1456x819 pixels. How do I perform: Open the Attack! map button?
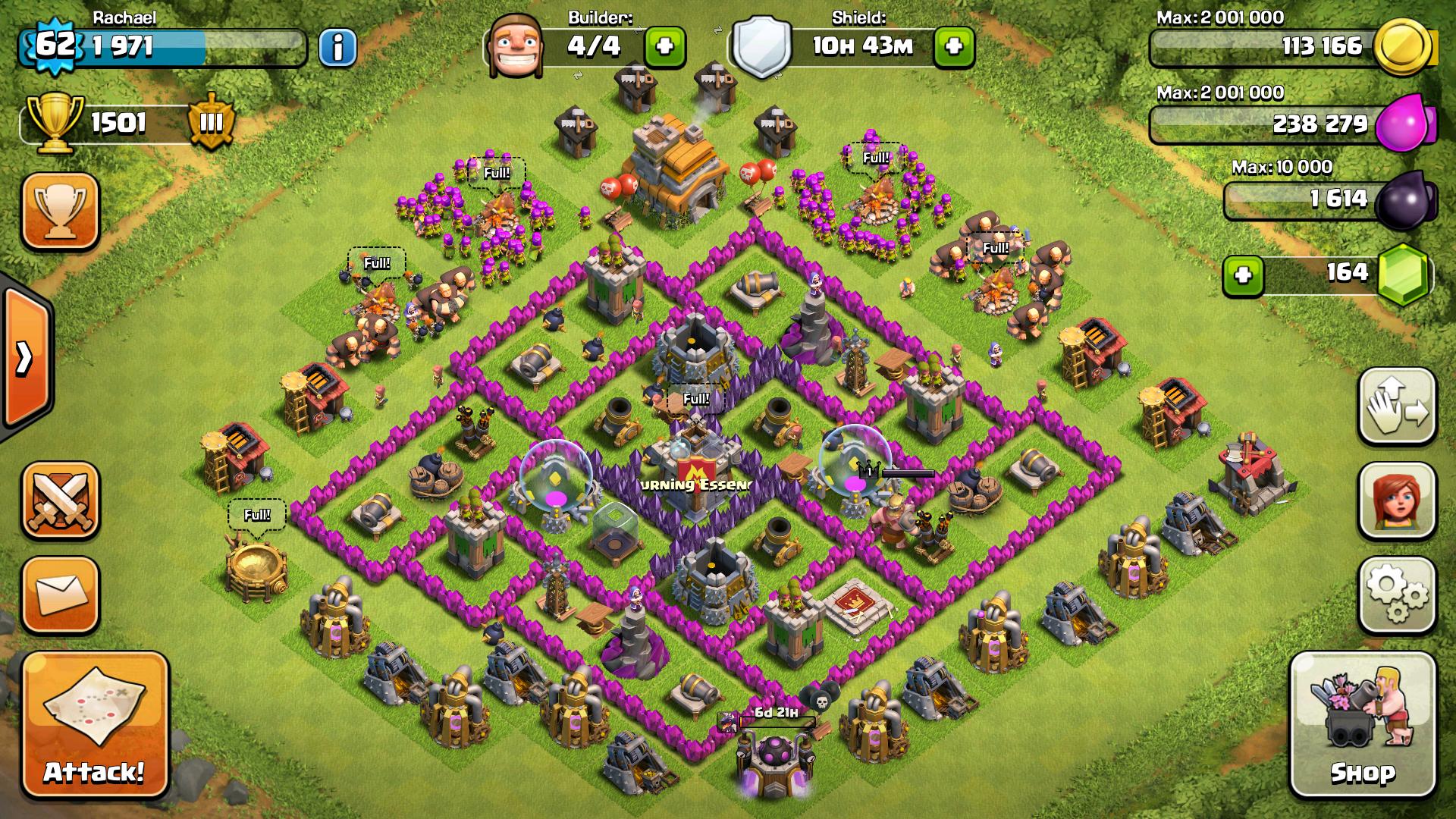click(x=94, y=726)
